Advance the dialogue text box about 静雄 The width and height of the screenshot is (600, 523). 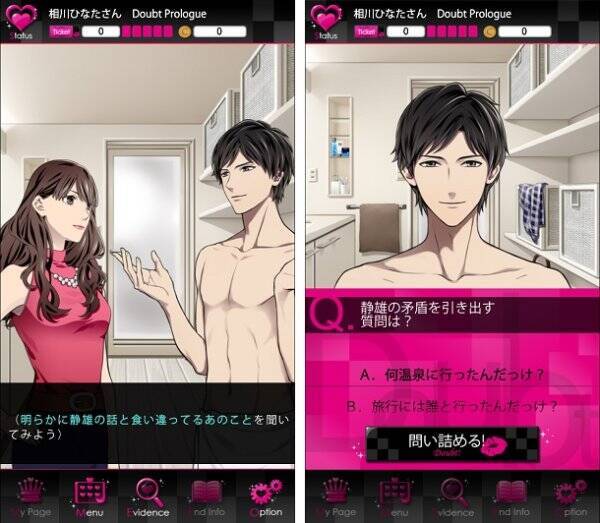click(148, 426)
